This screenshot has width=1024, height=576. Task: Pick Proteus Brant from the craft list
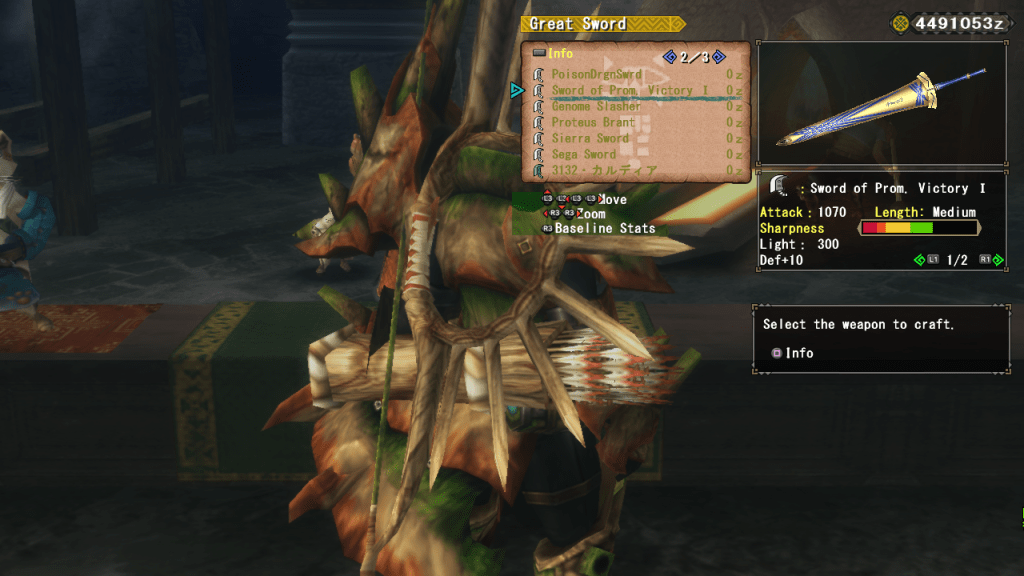pos(593,122)
